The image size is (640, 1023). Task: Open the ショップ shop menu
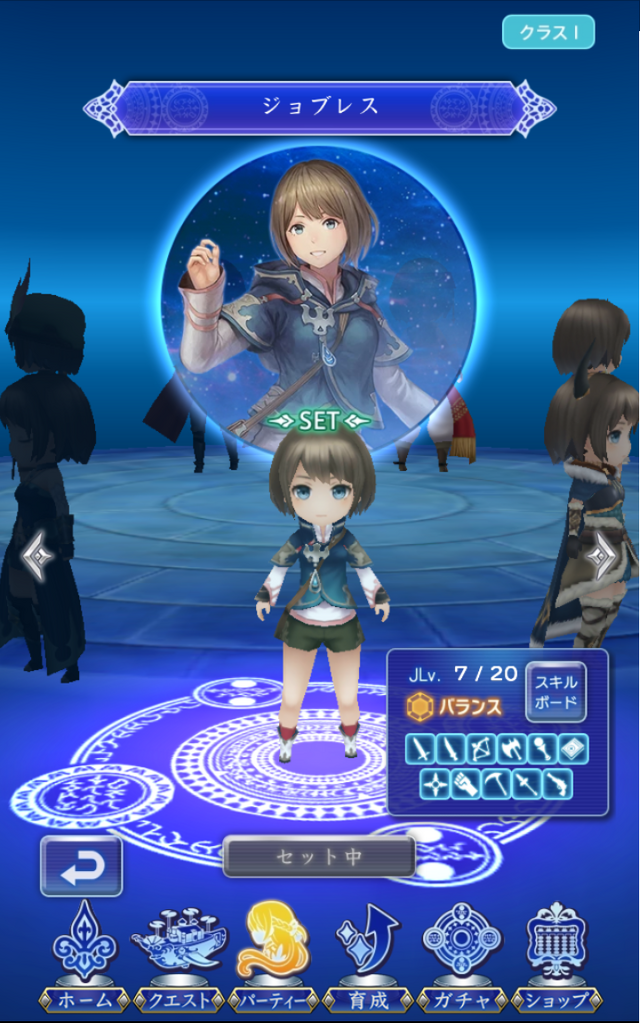tap(557, 955)
